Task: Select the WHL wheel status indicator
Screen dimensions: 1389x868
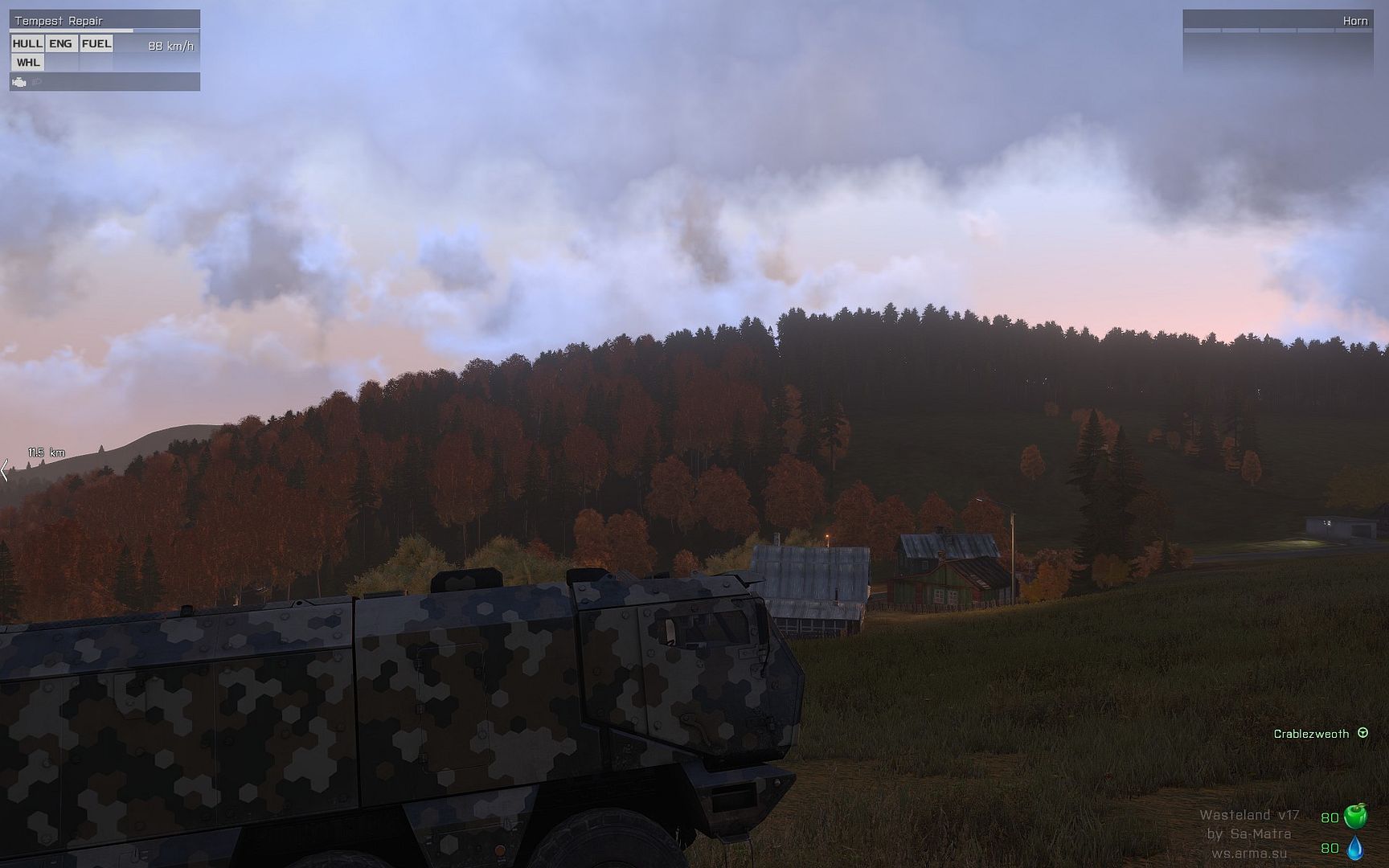Action: (27, 62)
